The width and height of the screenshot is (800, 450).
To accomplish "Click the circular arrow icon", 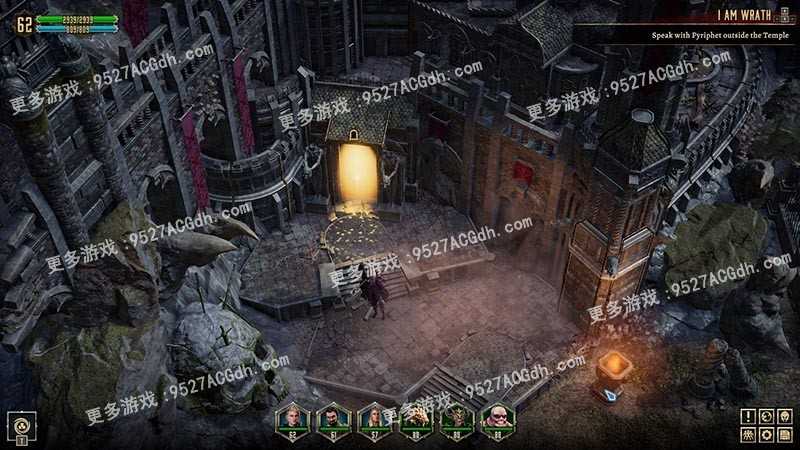I will click(x=766, y=416).
